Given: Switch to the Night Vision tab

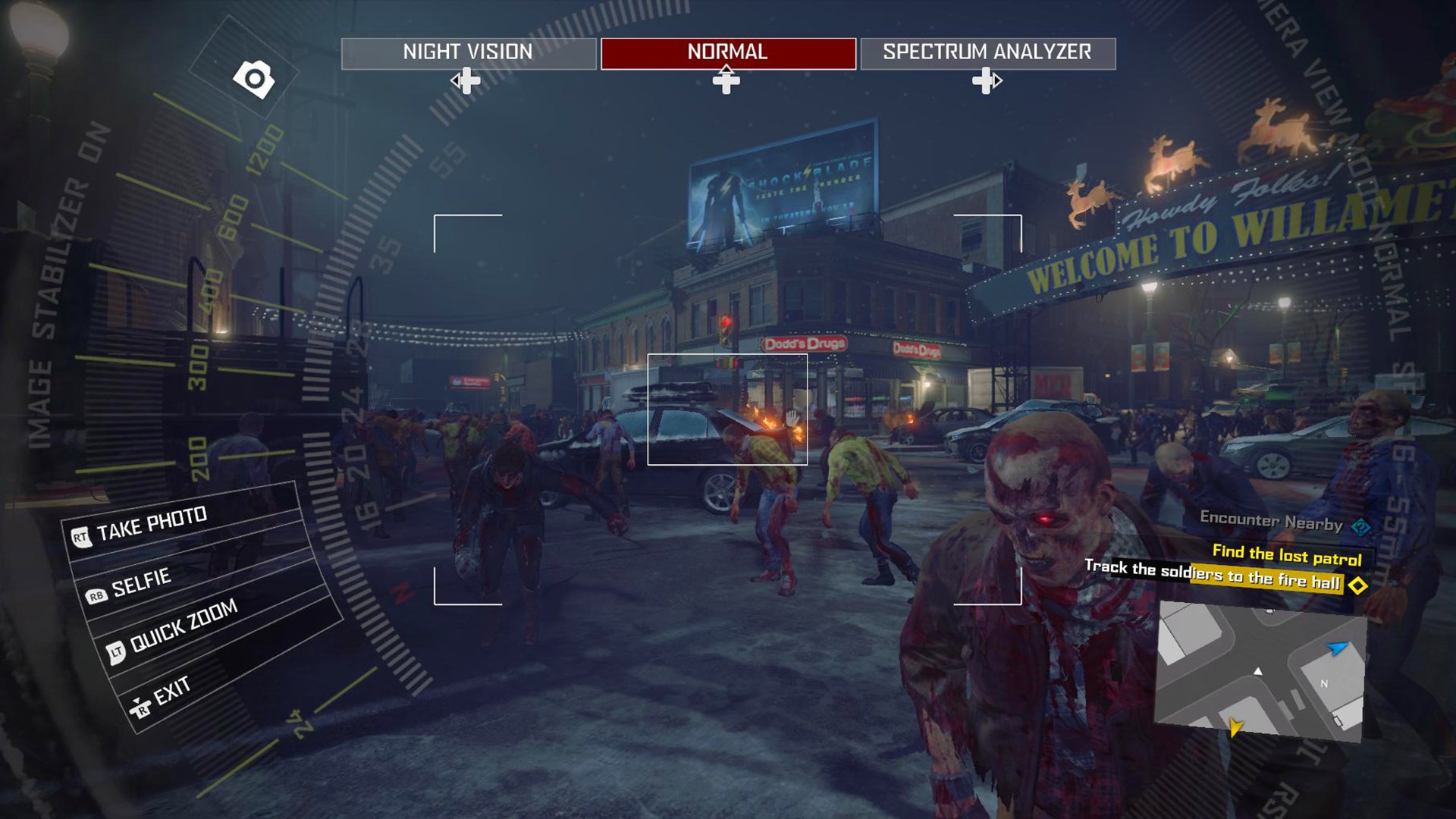Looking at the screenshot, I should 466,52.
